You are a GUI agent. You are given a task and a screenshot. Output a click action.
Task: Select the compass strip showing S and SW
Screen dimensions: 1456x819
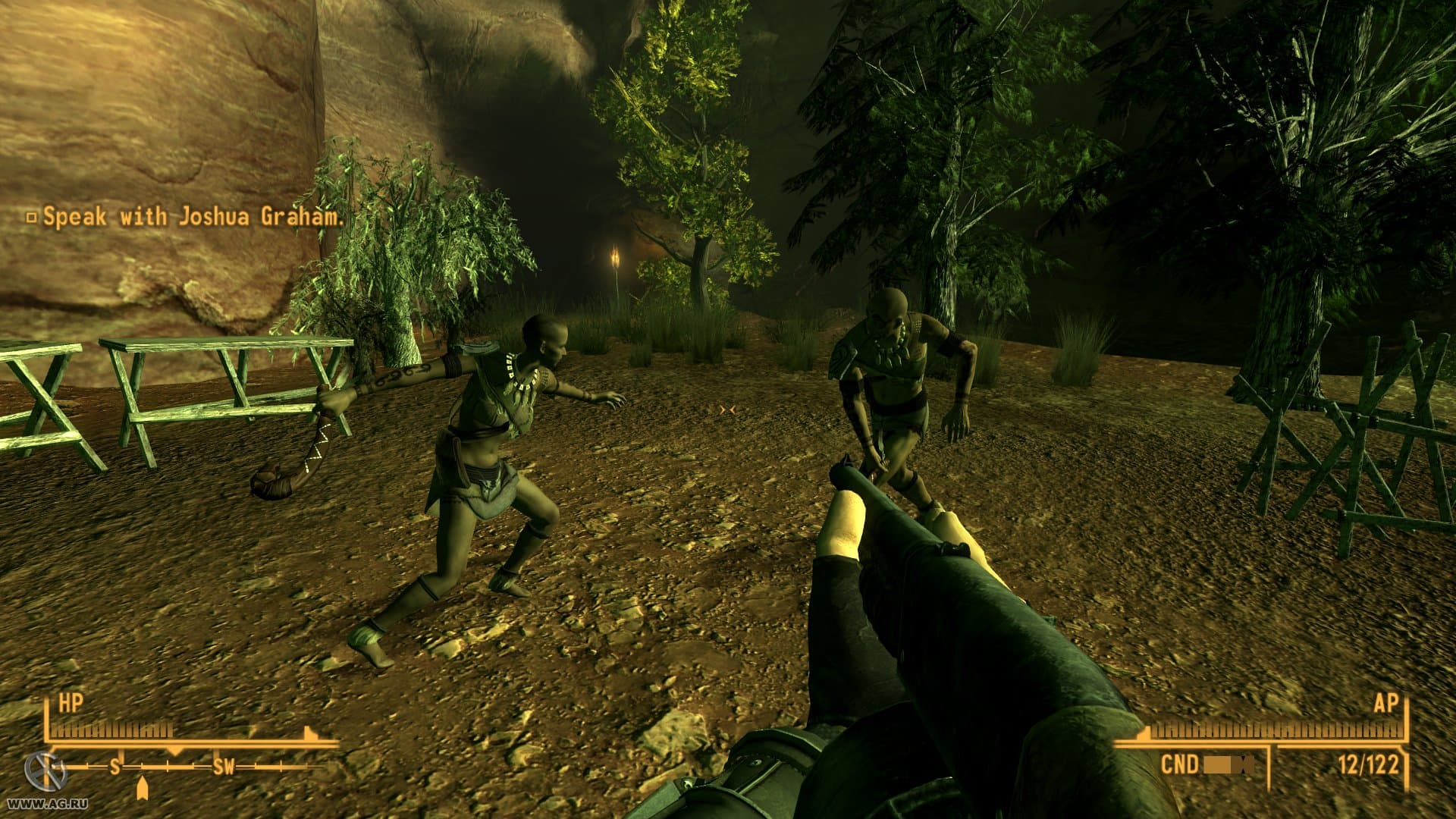pos(190,767)
